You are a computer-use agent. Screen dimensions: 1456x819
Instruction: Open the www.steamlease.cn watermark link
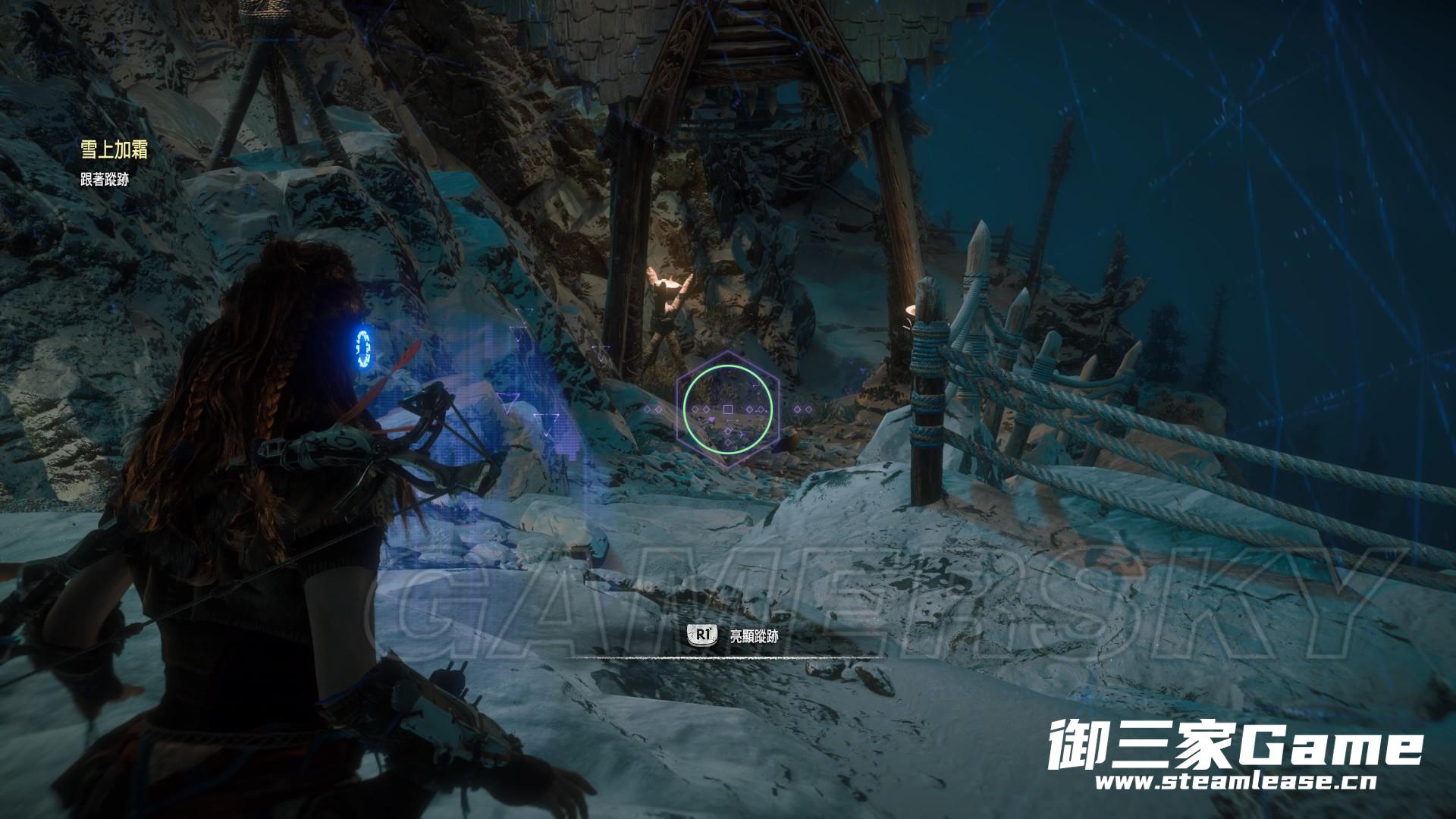point(1235,782)
